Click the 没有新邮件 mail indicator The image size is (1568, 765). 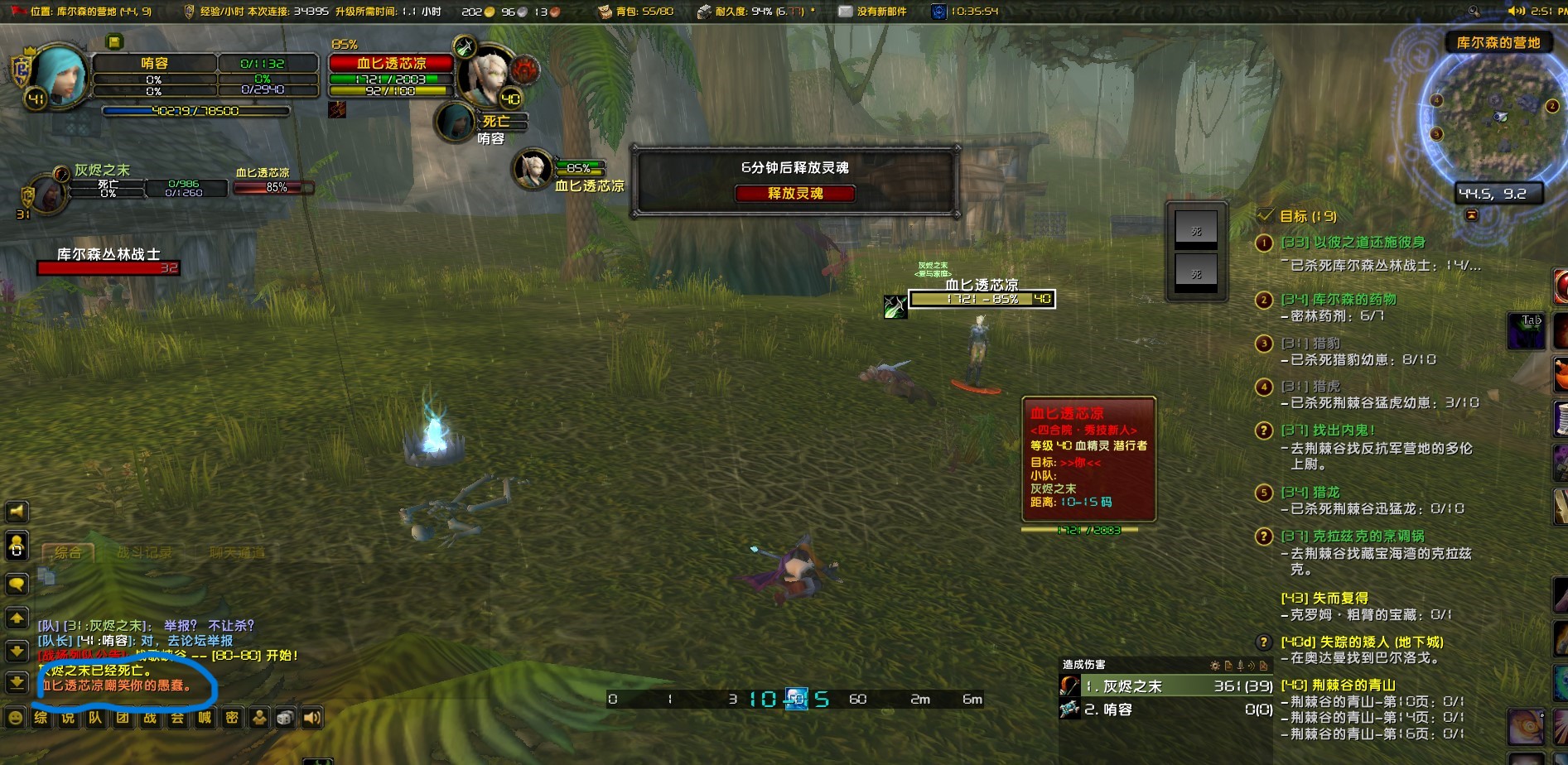point(872,12)
